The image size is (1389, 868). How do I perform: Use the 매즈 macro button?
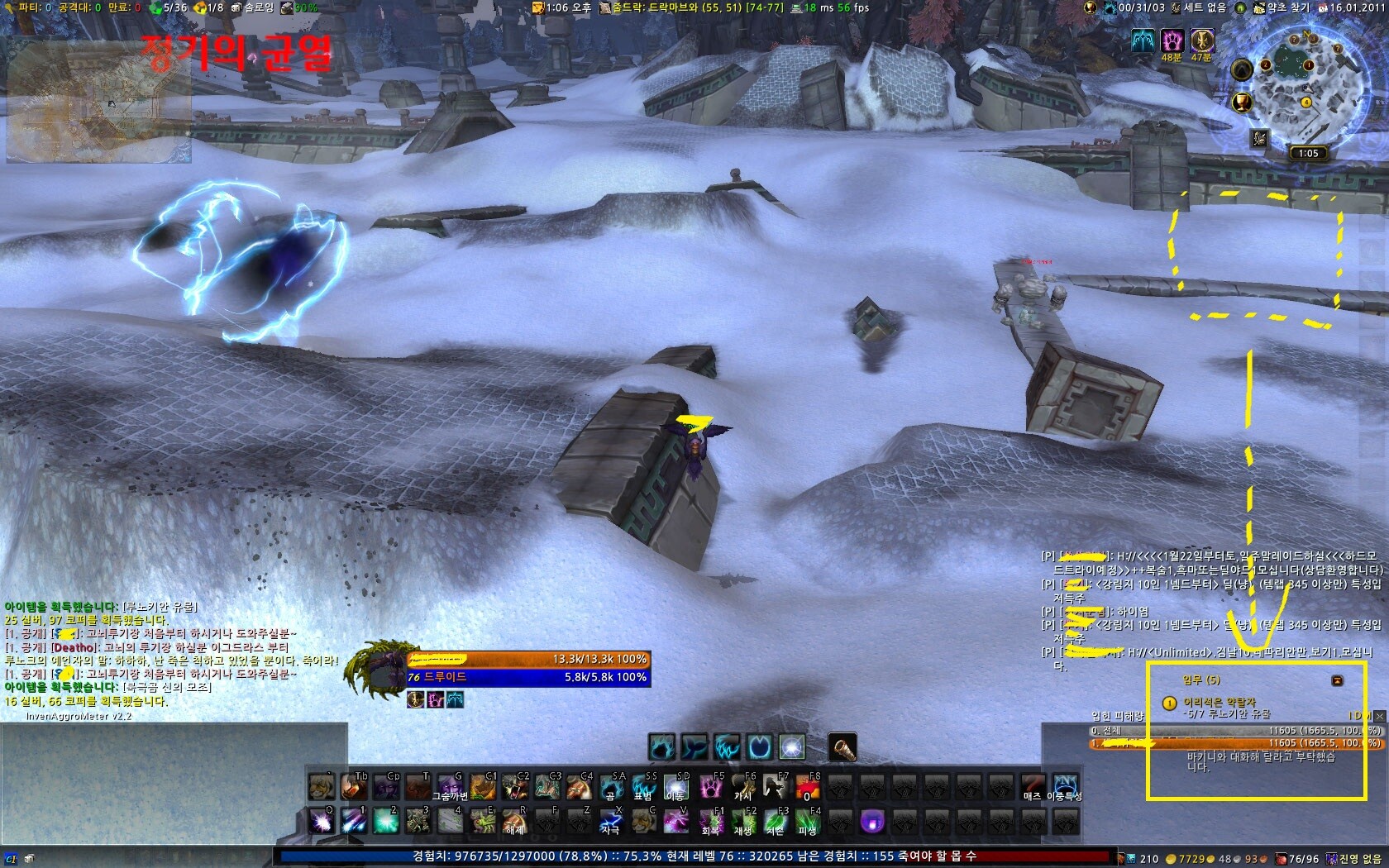[x=1032, y=786]
